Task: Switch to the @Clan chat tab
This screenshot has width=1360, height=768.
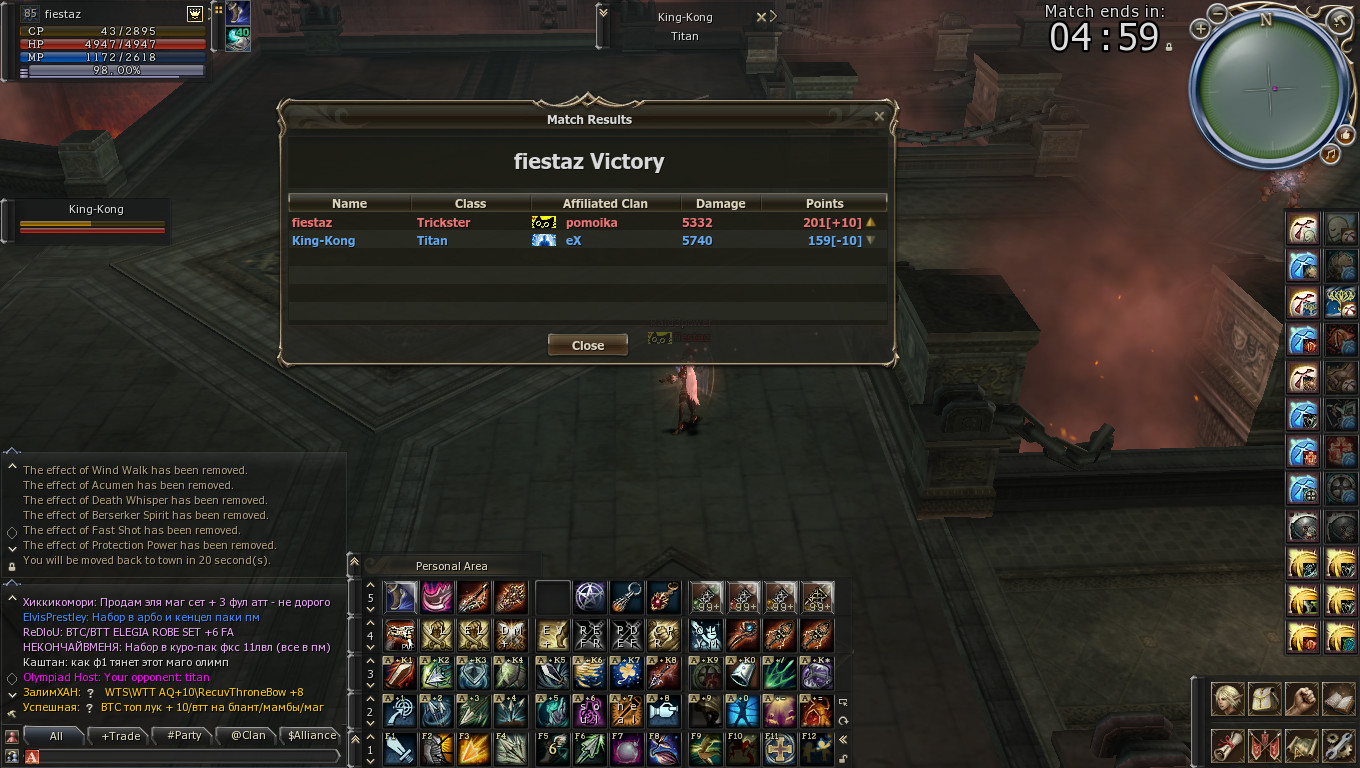Action: [x=248, y=736]
